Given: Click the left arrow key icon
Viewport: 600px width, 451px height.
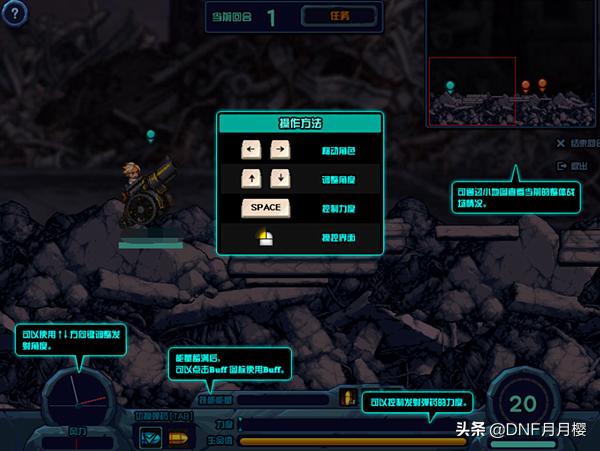Looking at the screenshot, I should click(251, 150).
